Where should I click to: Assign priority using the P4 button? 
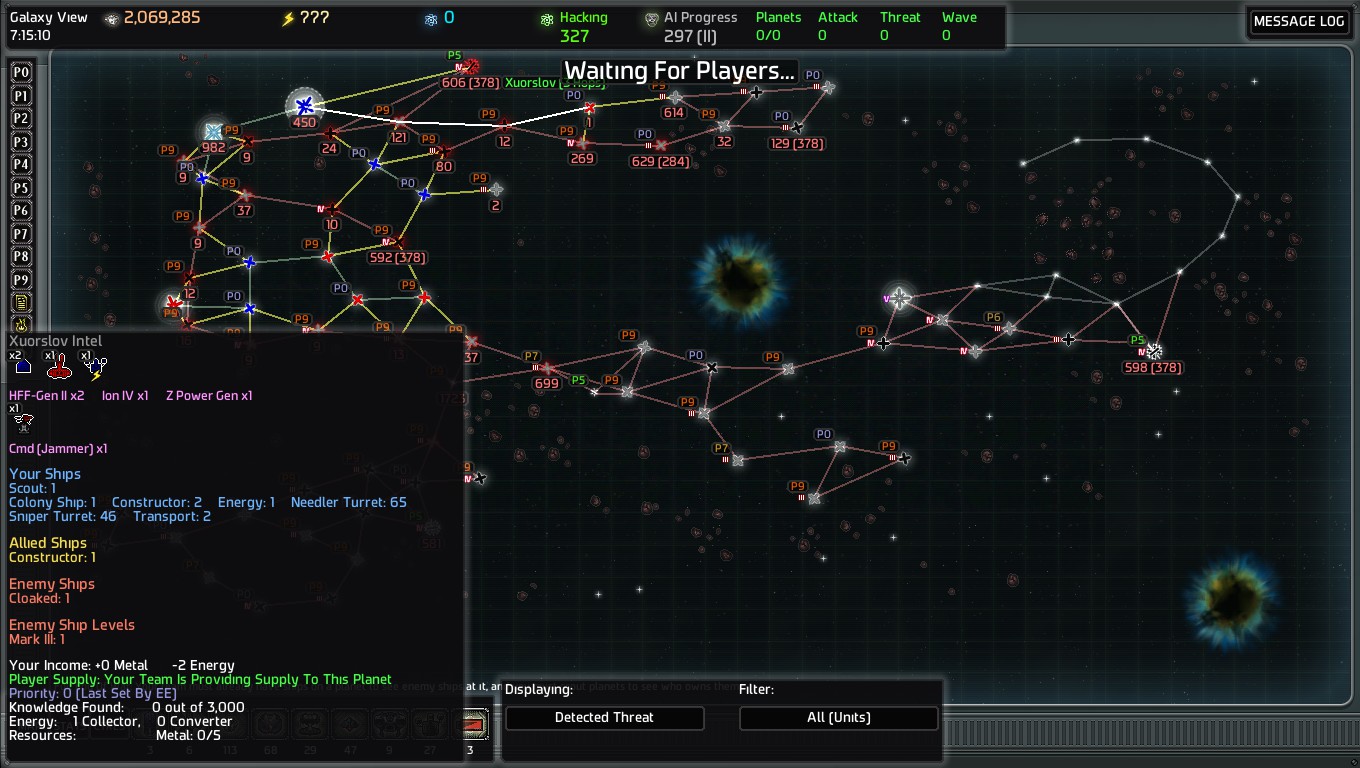coord(20,165)
